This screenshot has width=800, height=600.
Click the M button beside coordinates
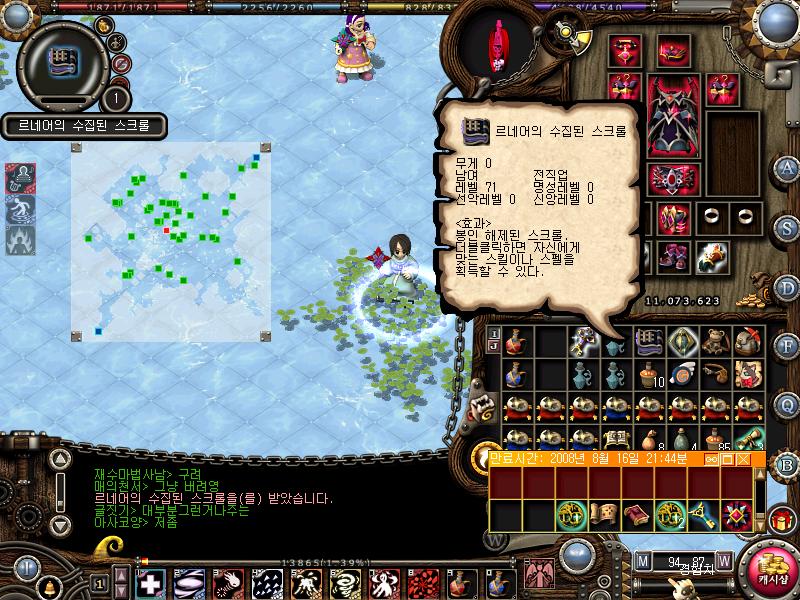click(642, 560)
